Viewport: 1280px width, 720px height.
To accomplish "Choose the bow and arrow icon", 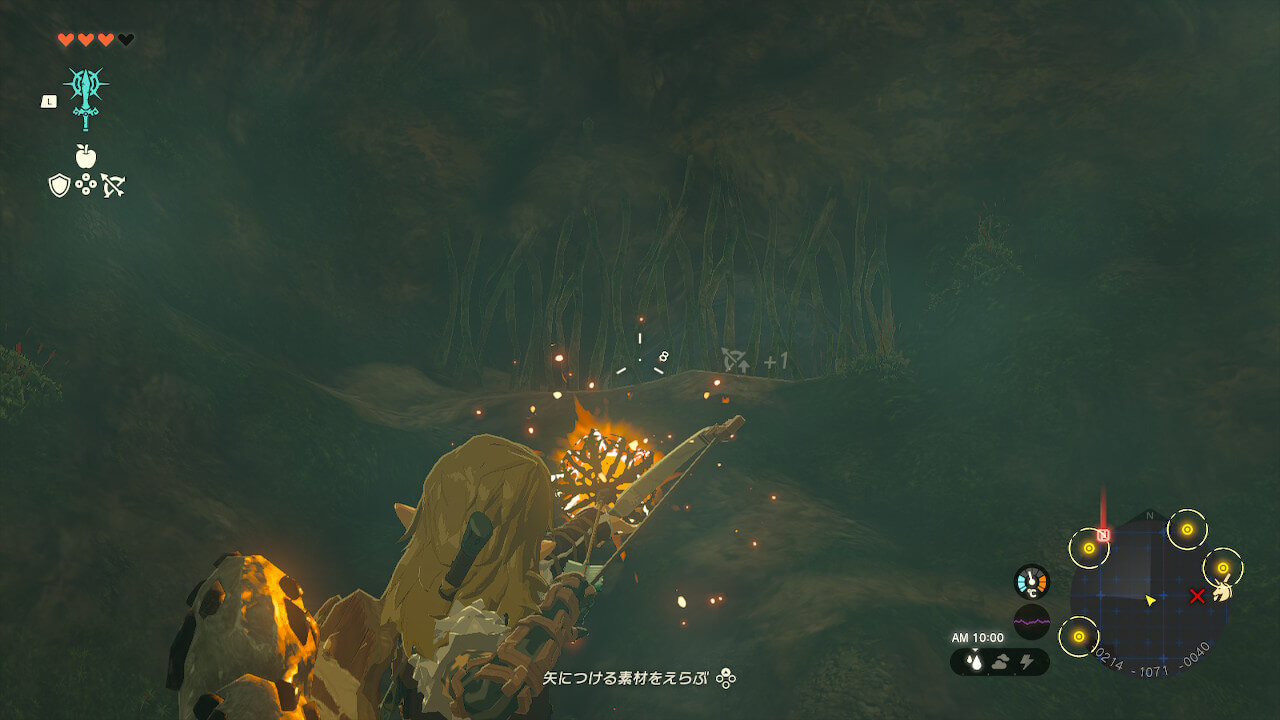I will coord(113,185).
